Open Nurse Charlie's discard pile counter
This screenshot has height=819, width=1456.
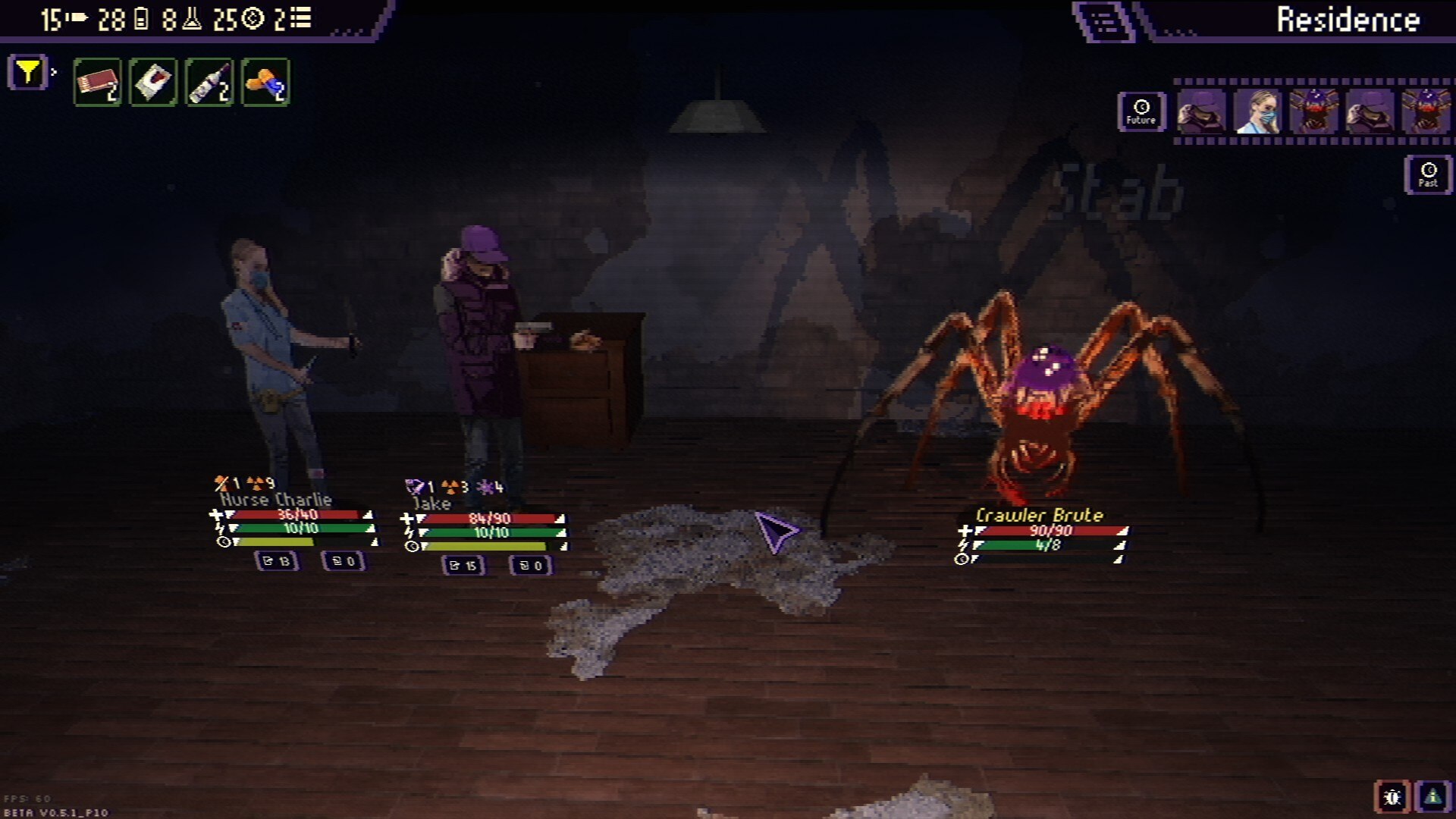click(344, 561)
